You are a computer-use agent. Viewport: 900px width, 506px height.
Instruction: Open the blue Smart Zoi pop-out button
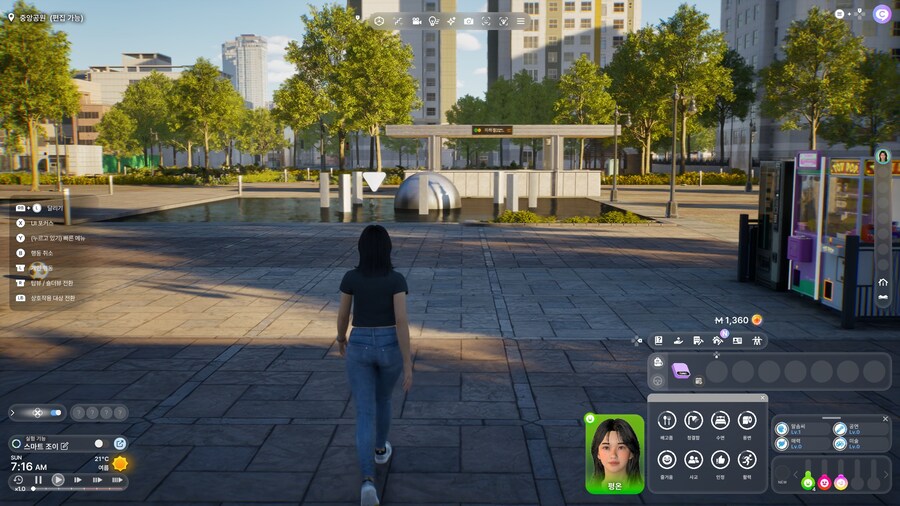click(120, 444)
